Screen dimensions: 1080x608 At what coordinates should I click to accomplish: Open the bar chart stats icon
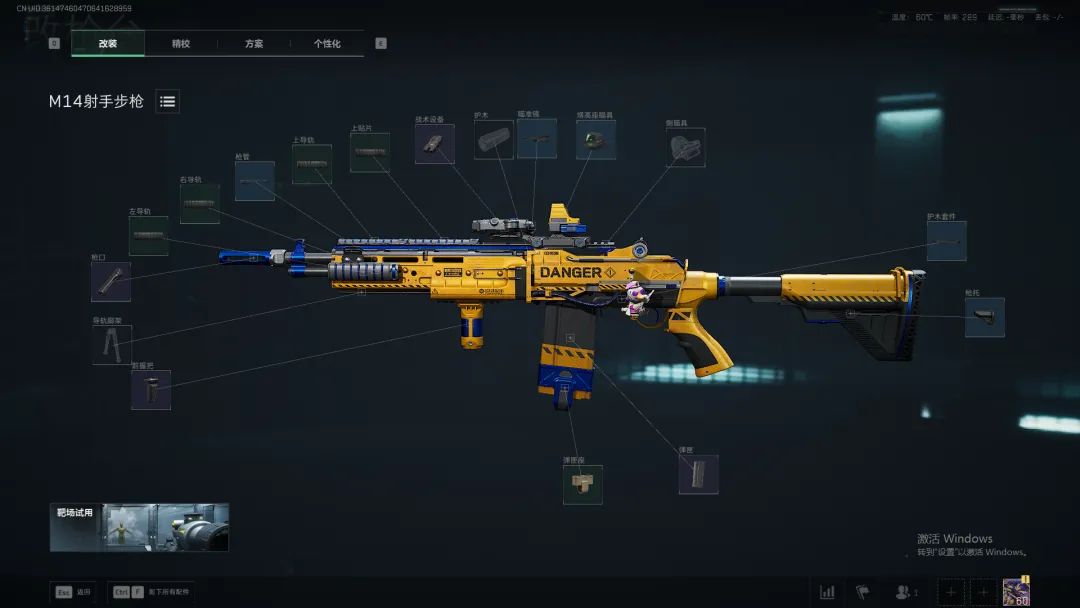coord(827,592)
